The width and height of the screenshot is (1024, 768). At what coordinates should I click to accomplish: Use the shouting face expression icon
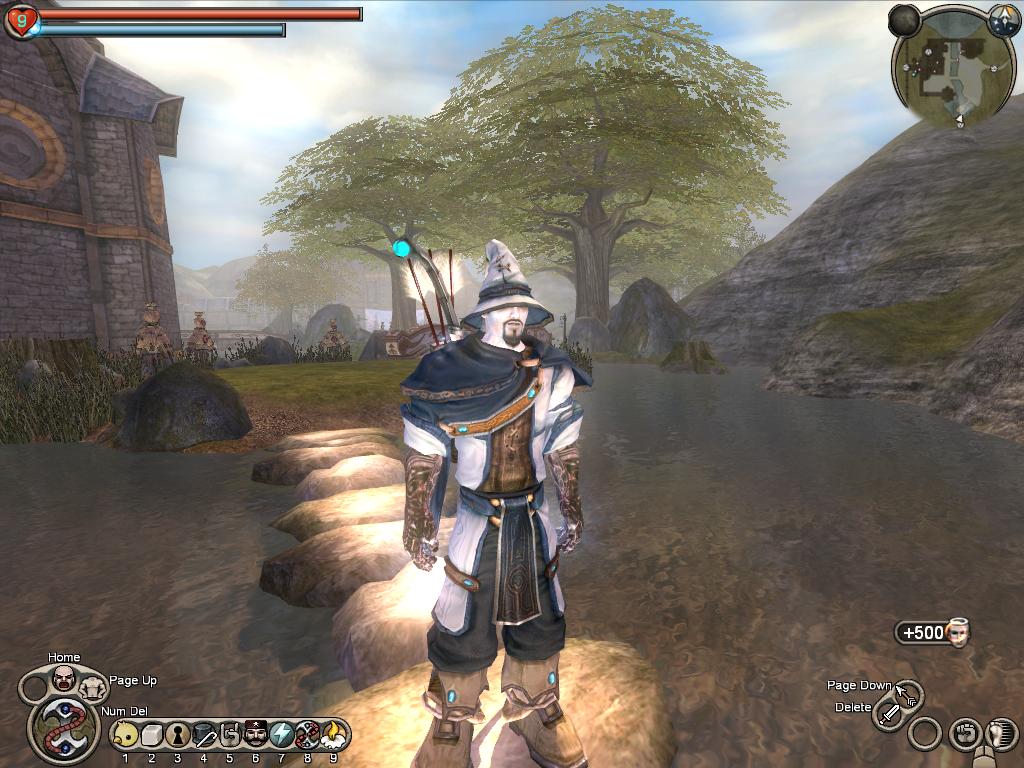tap(64, 679)
